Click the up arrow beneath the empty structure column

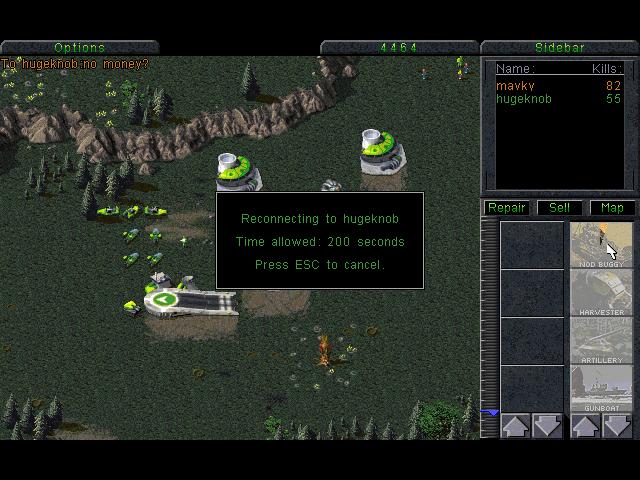pos(516,426)
